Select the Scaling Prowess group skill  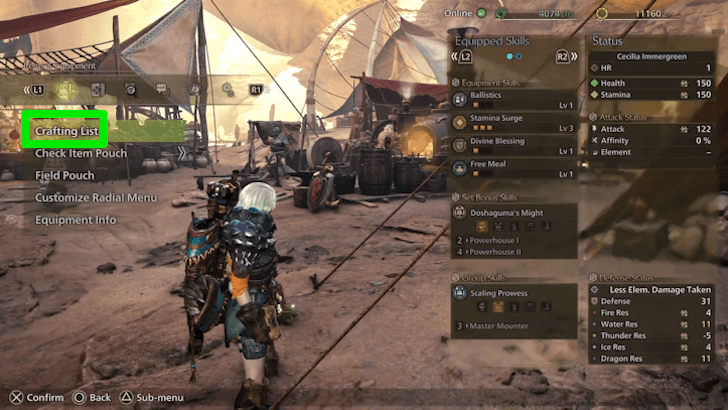point(512,296)
